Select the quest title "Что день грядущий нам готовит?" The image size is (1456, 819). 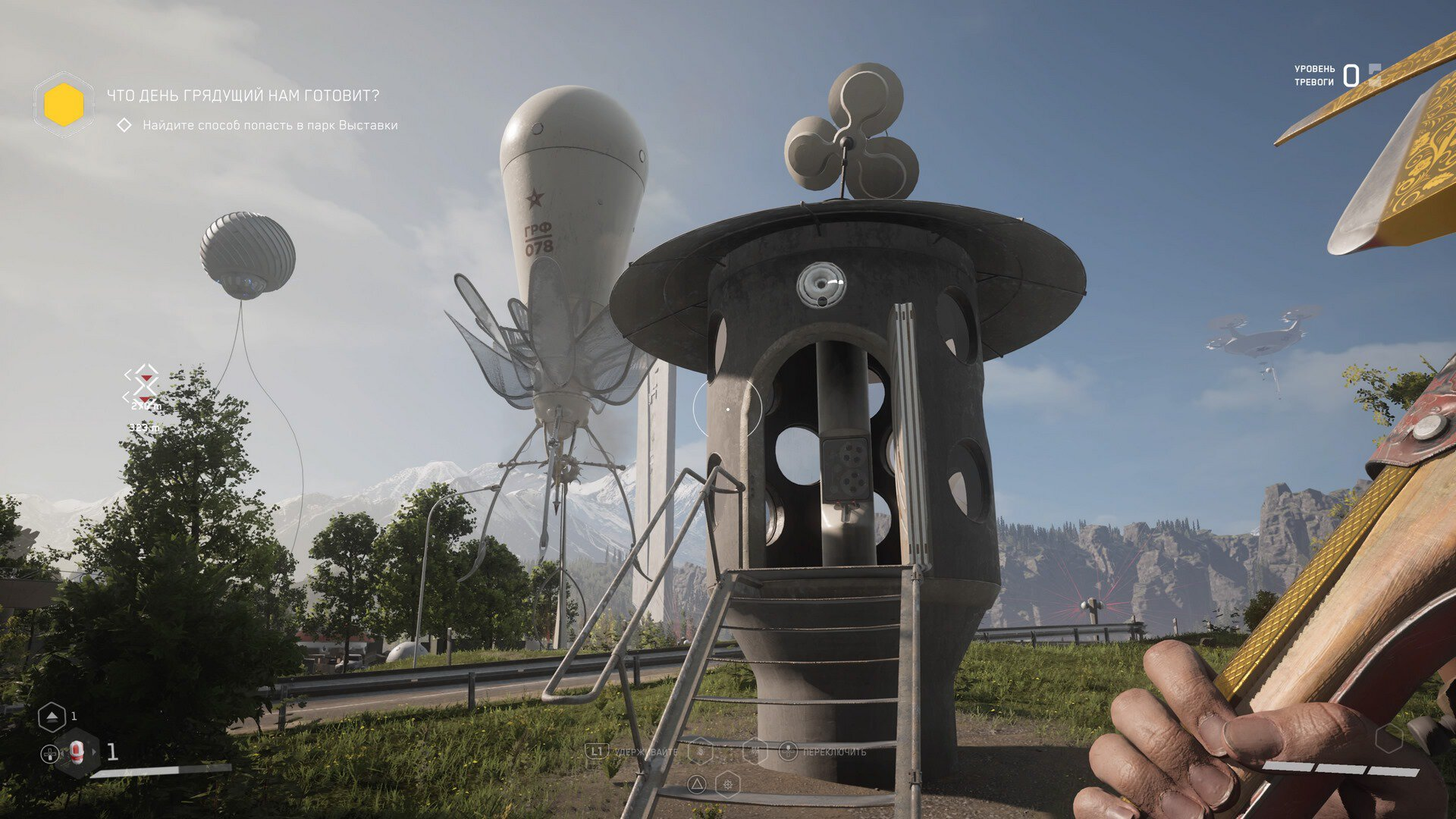(243, 96)
